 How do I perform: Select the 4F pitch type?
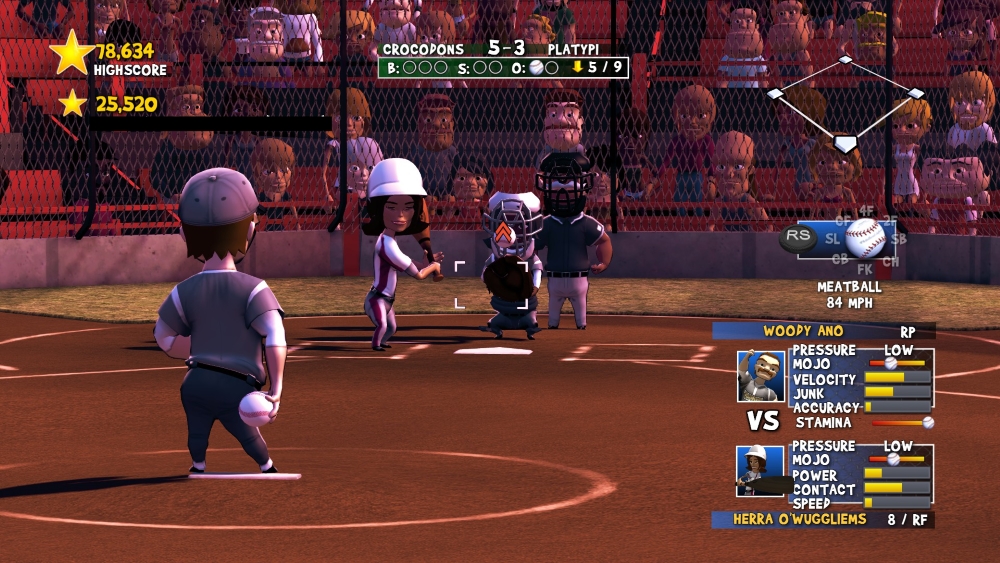click(x=866, y=211)
